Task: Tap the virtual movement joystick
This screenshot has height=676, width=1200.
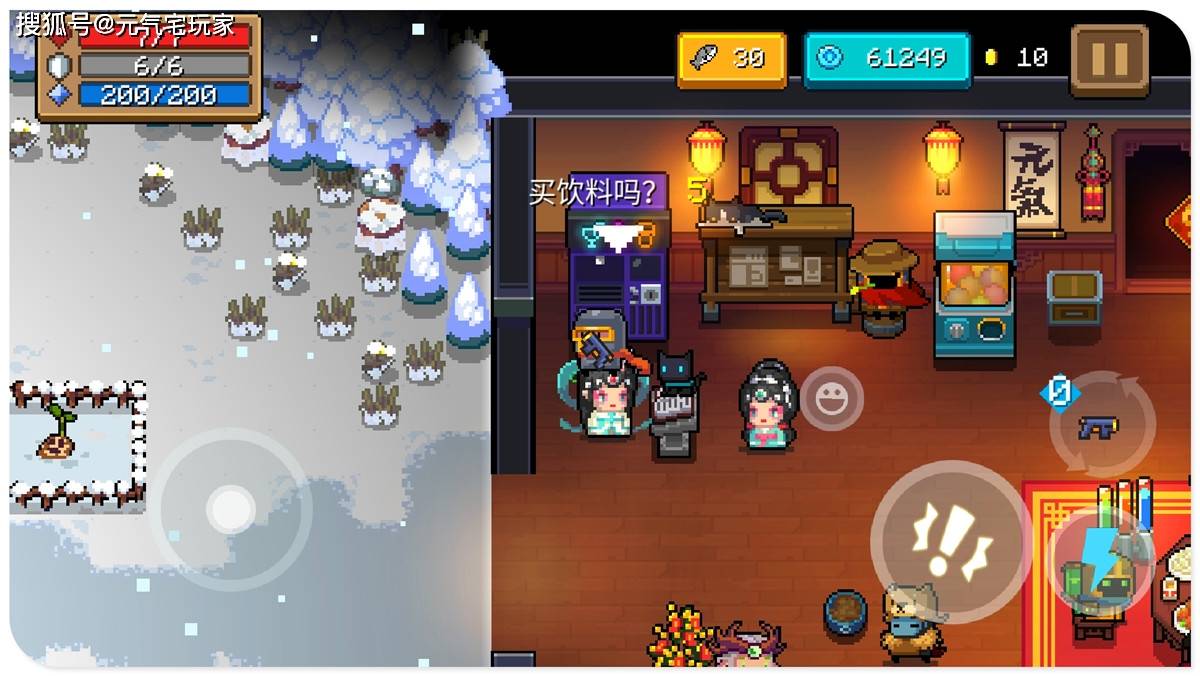Action: coord(231,509)
